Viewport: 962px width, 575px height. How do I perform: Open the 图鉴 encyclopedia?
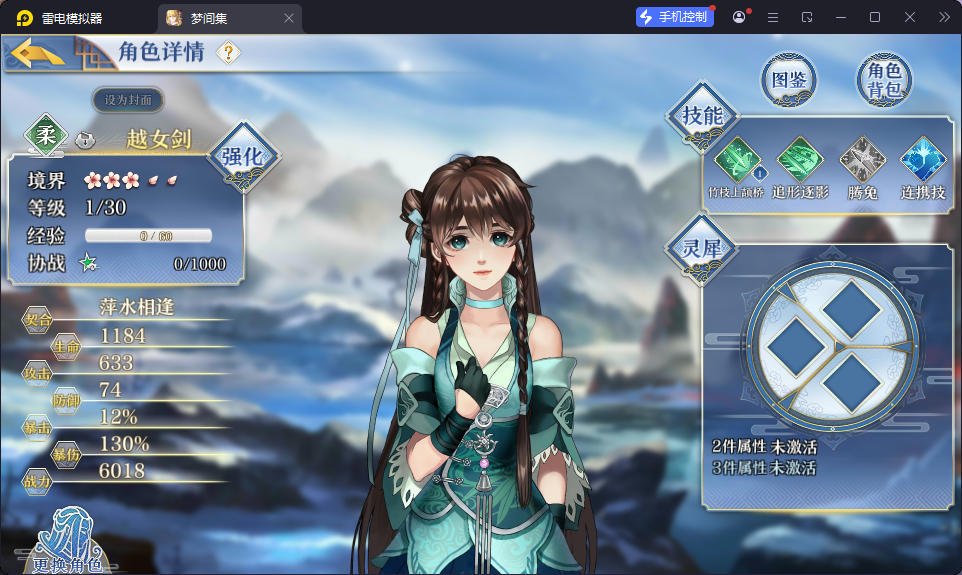point(789,80)
